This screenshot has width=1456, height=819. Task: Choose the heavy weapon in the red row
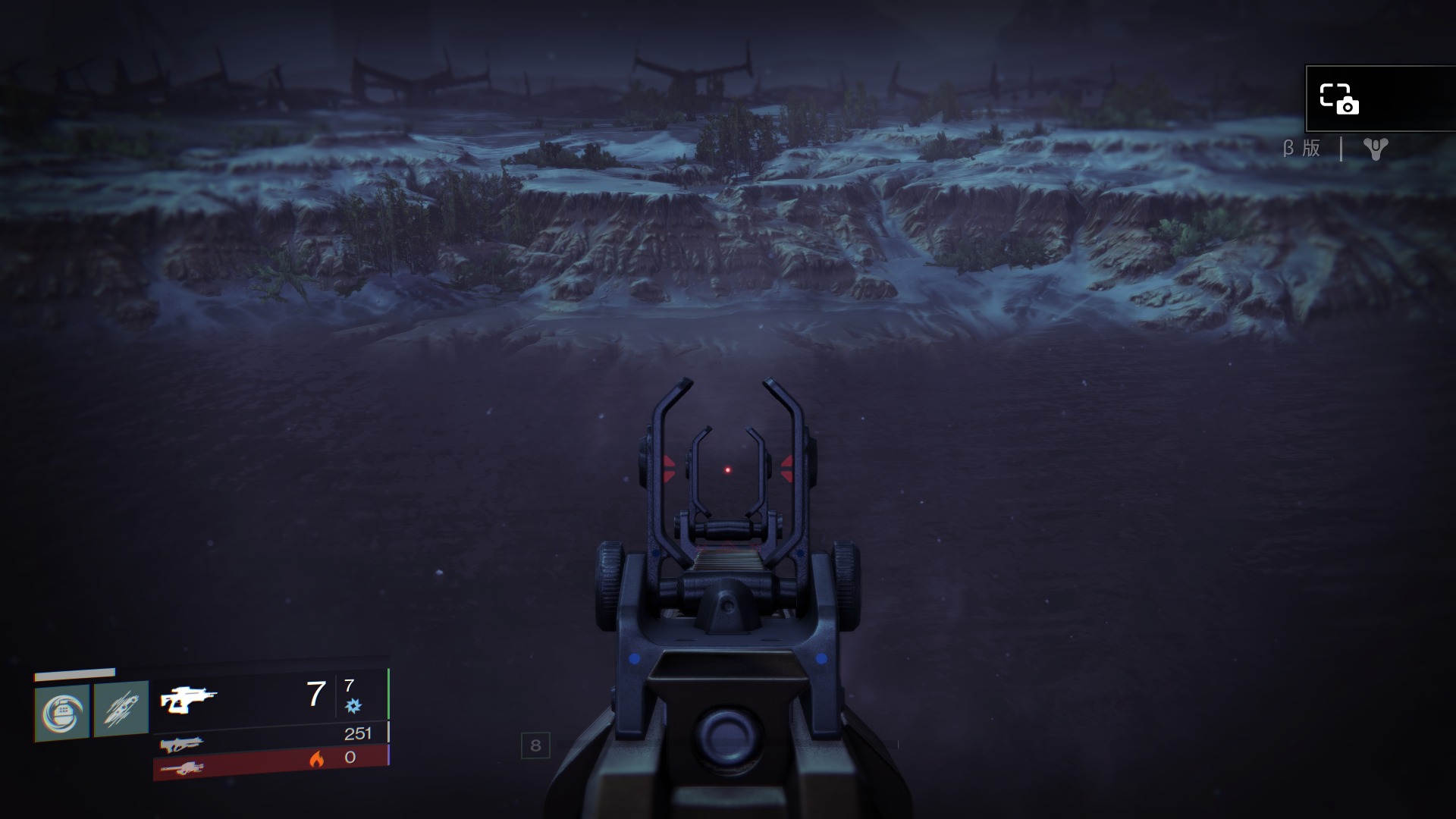(x=182, y=768)
